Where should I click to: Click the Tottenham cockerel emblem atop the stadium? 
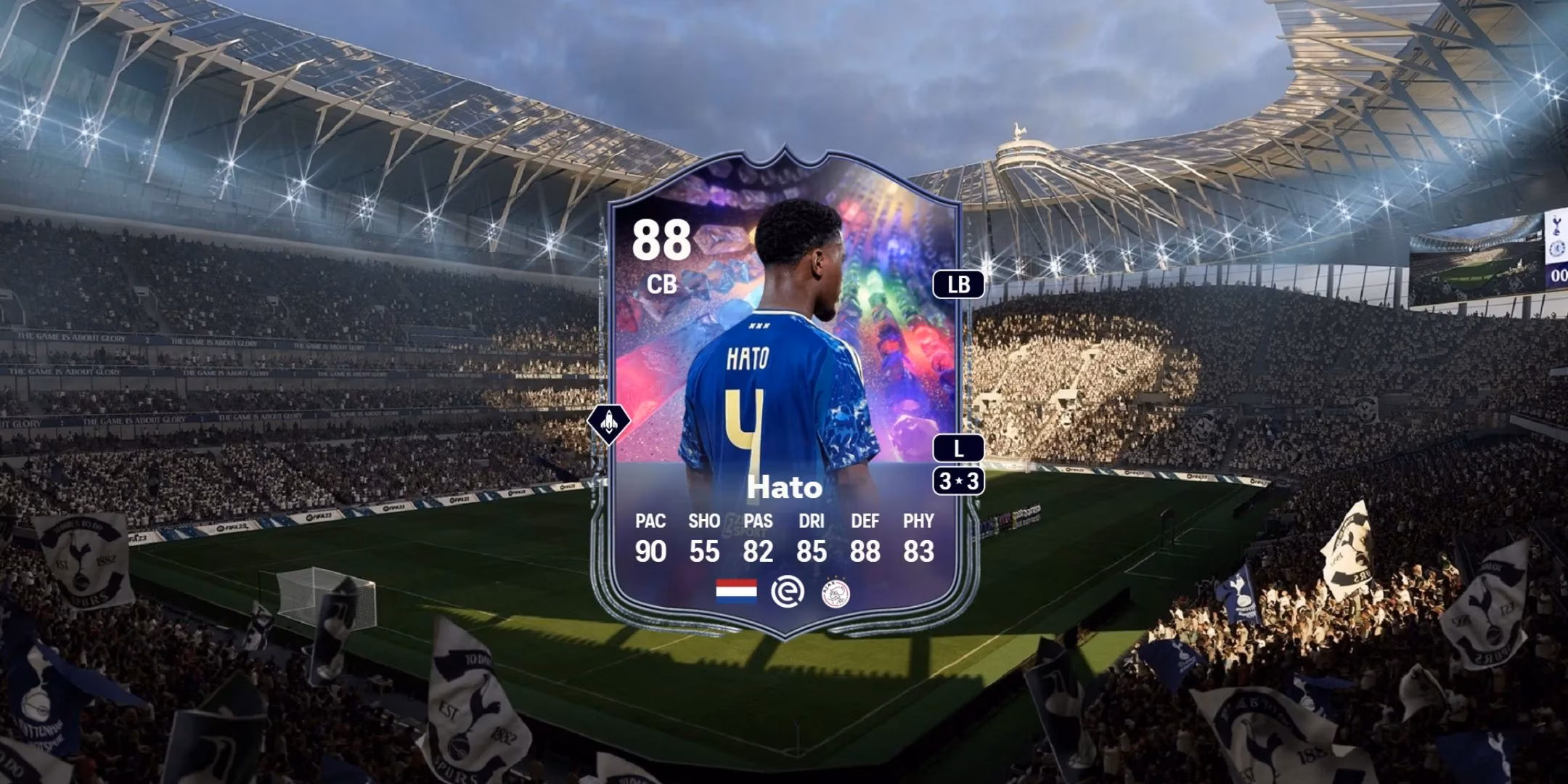(1018, 132)
